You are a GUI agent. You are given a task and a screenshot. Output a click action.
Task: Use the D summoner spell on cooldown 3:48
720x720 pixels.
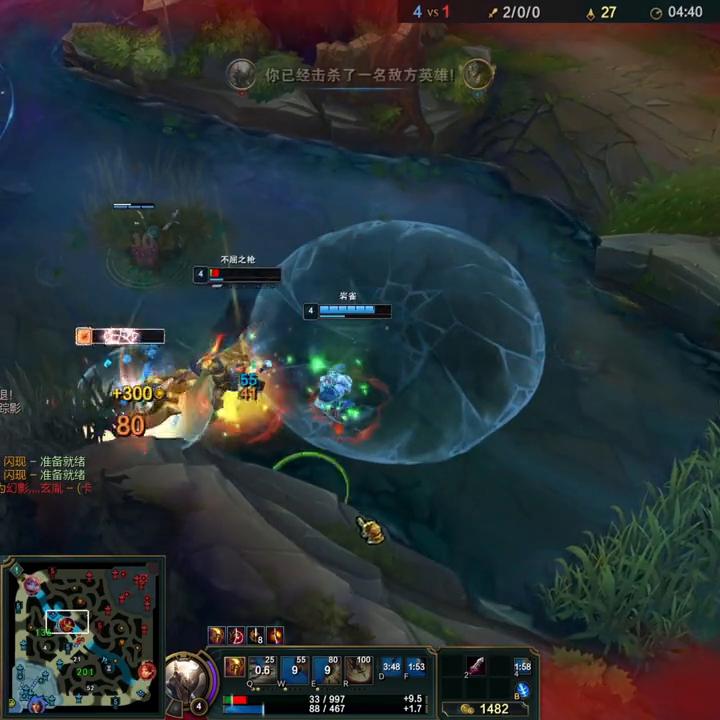[x=391, y=668]
